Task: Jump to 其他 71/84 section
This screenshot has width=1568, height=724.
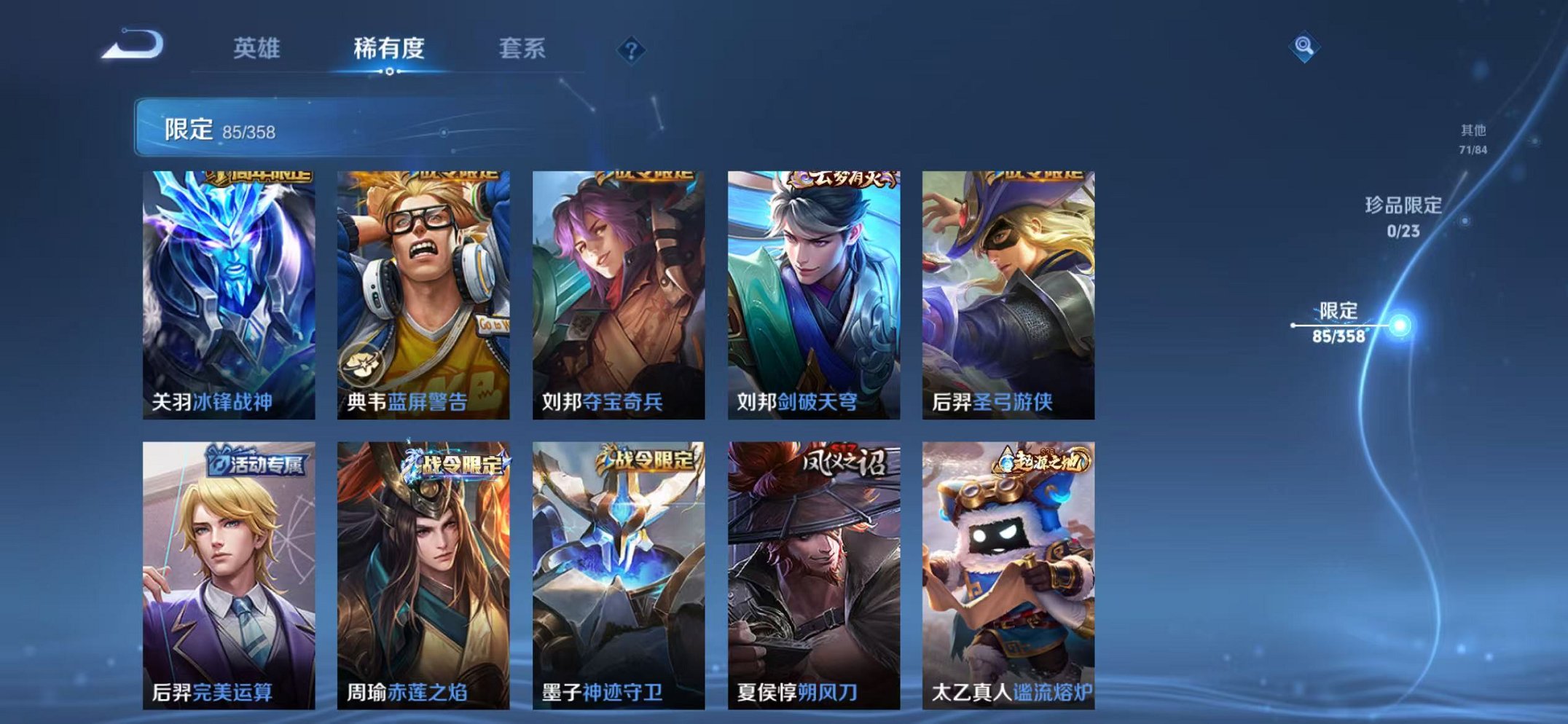Action: (x=1473, y=138)
